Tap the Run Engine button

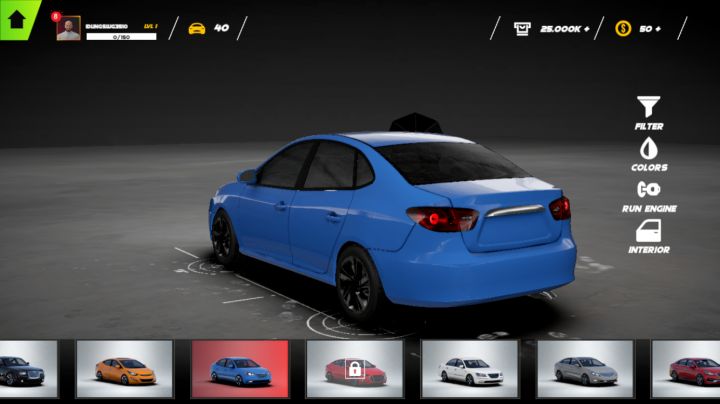(649, 193)
